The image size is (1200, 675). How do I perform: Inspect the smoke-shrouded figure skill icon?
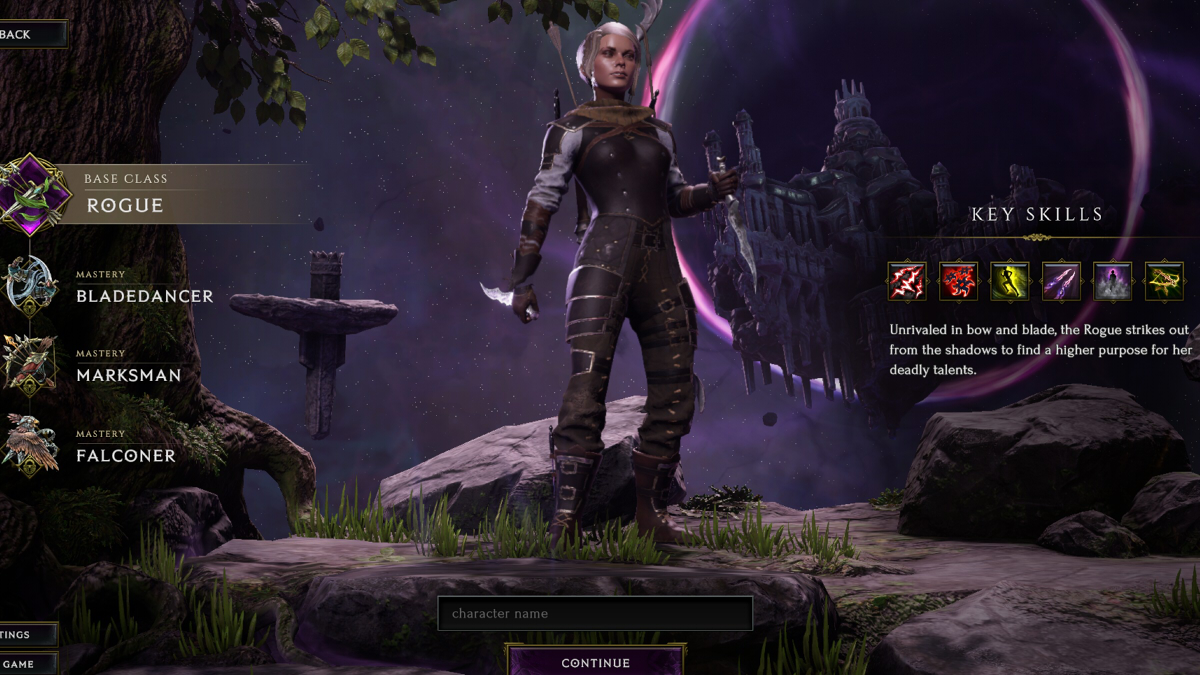click(x=1112, y=282)
